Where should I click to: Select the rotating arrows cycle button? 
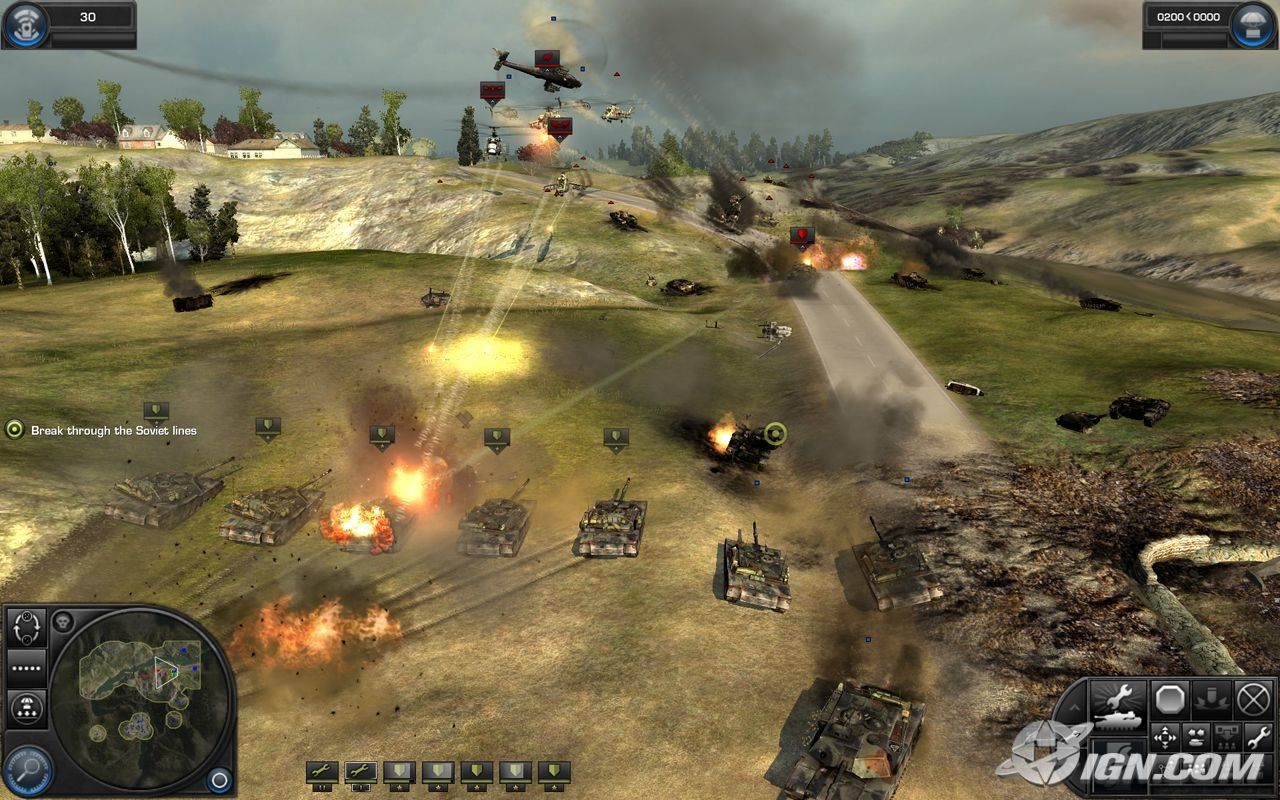(27, 627)
